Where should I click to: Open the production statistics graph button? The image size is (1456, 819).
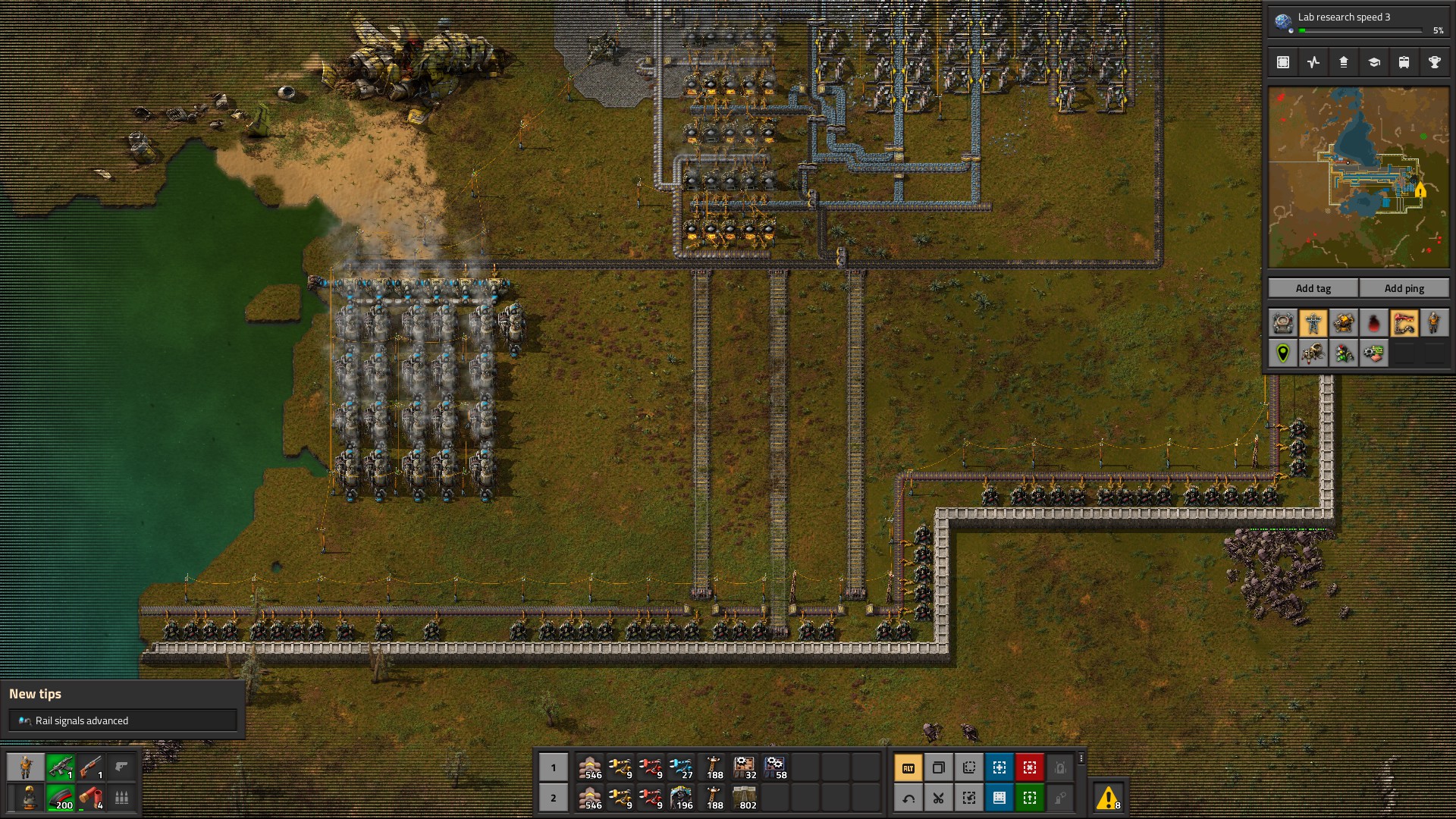(1313, 62)
